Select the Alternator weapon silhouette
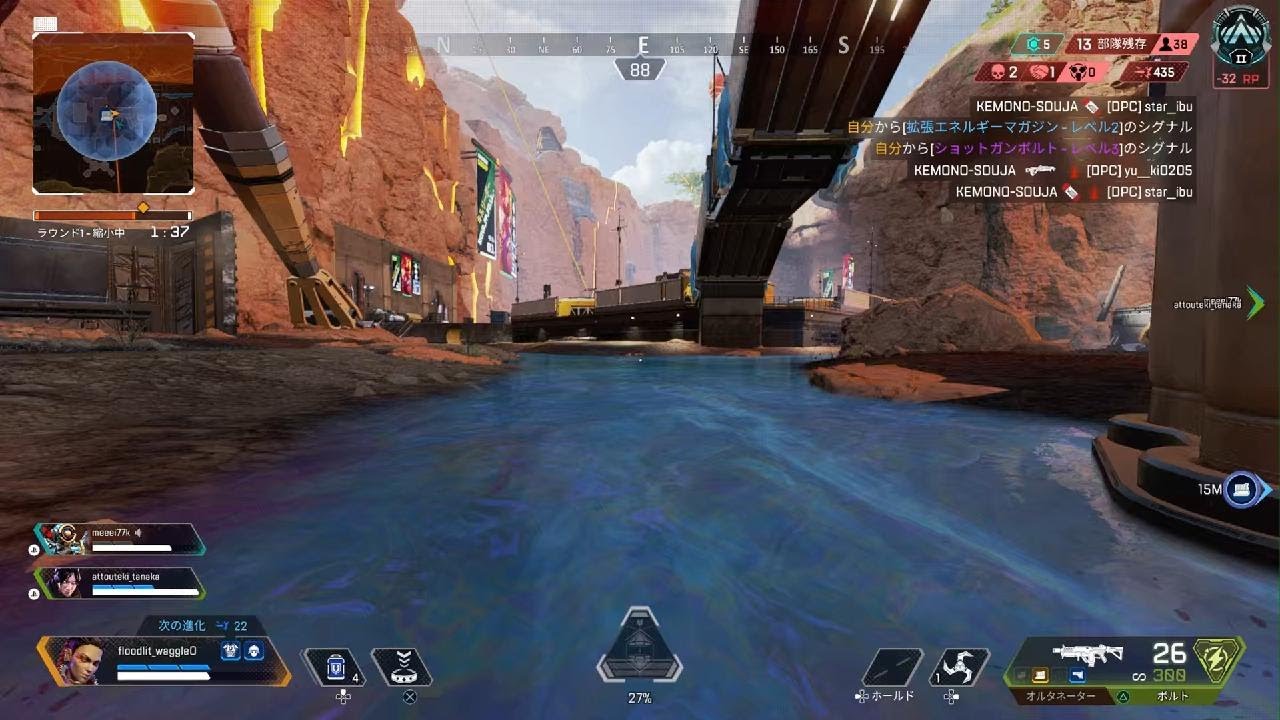 tap(1088, 655)
